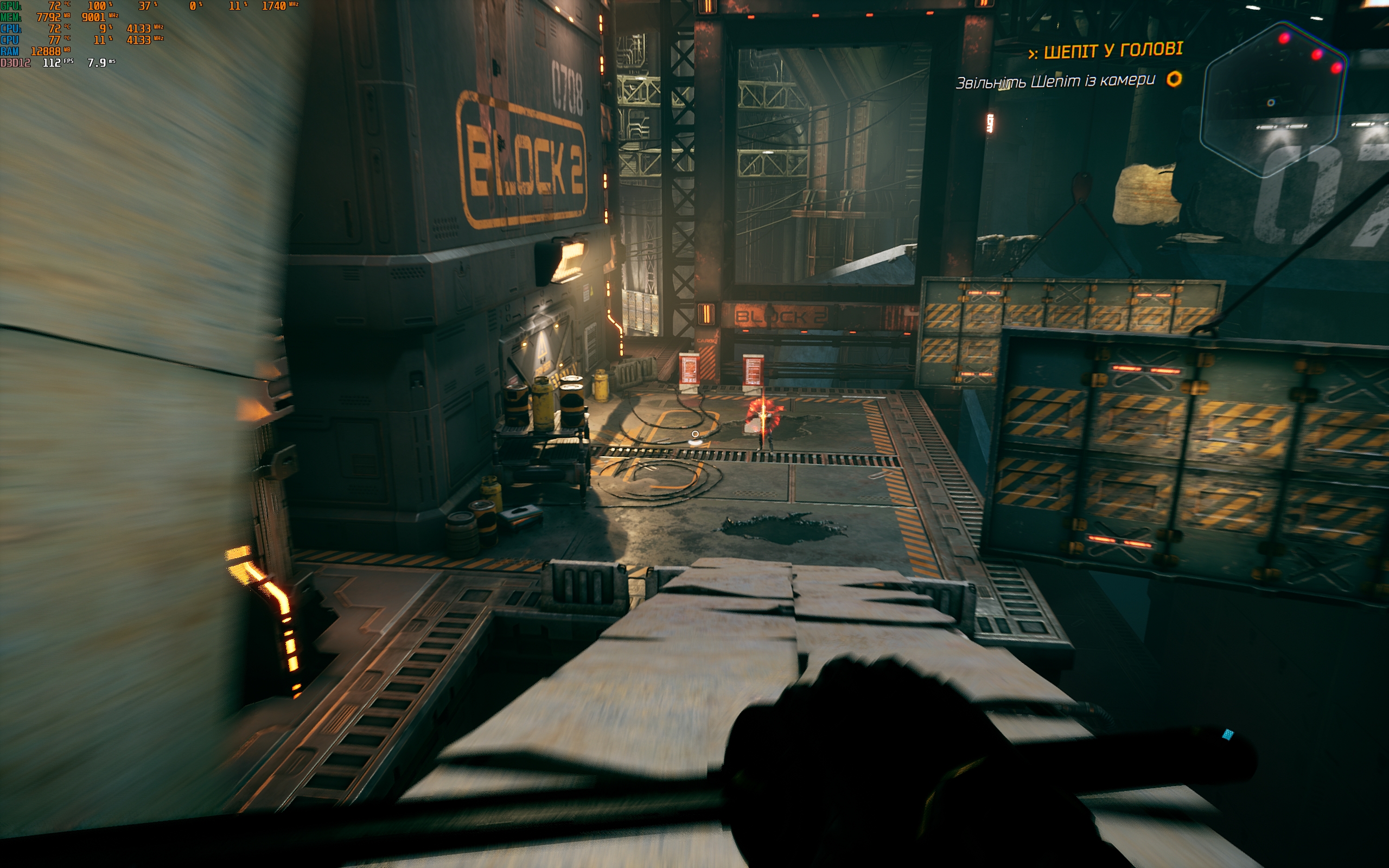Click the hexagonal minimap radar
Viewport: 1389px width, 868px height.
[x=1273, y=100]
